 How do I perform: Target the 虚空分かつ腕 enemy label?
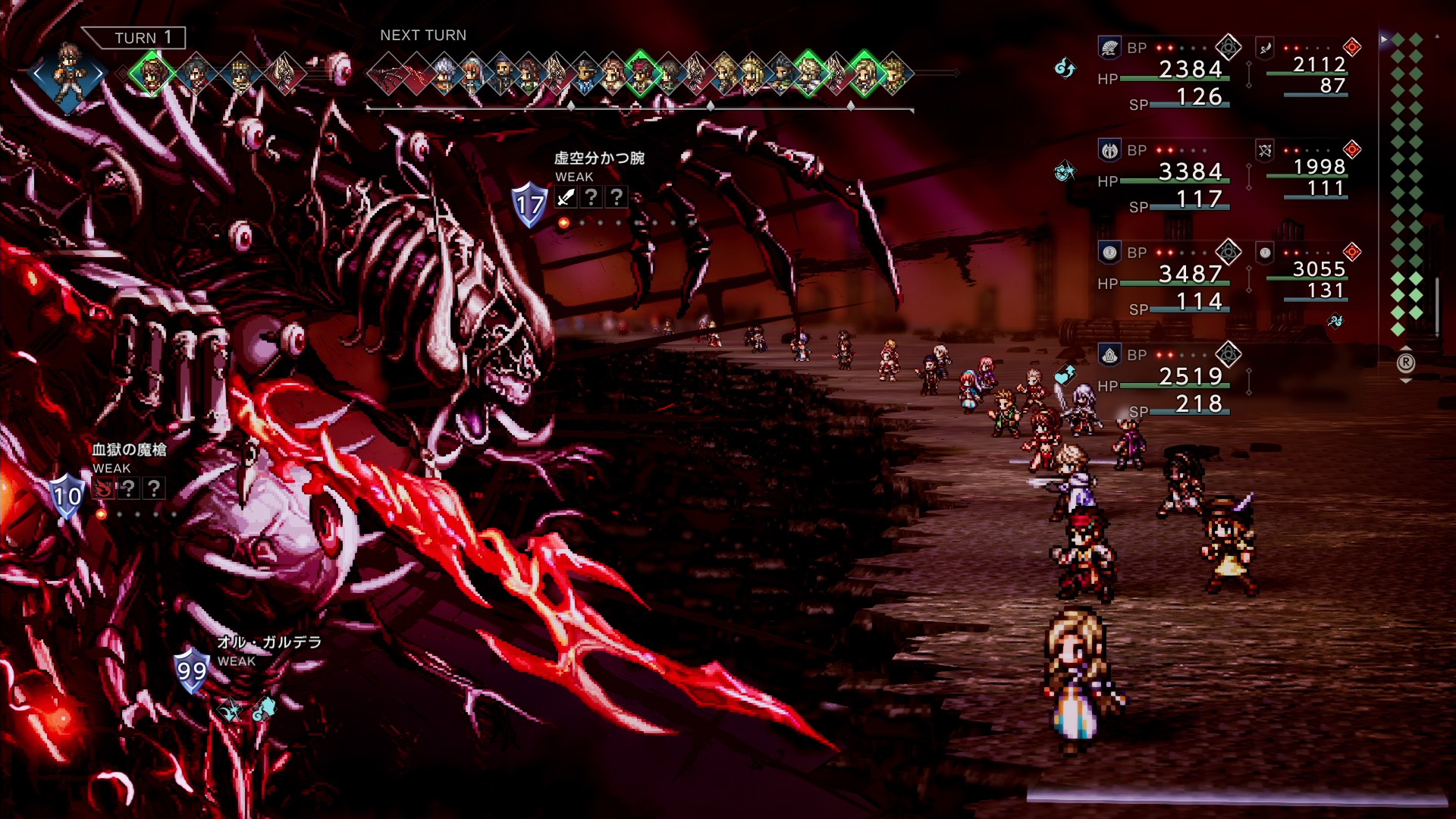[599, 158]
